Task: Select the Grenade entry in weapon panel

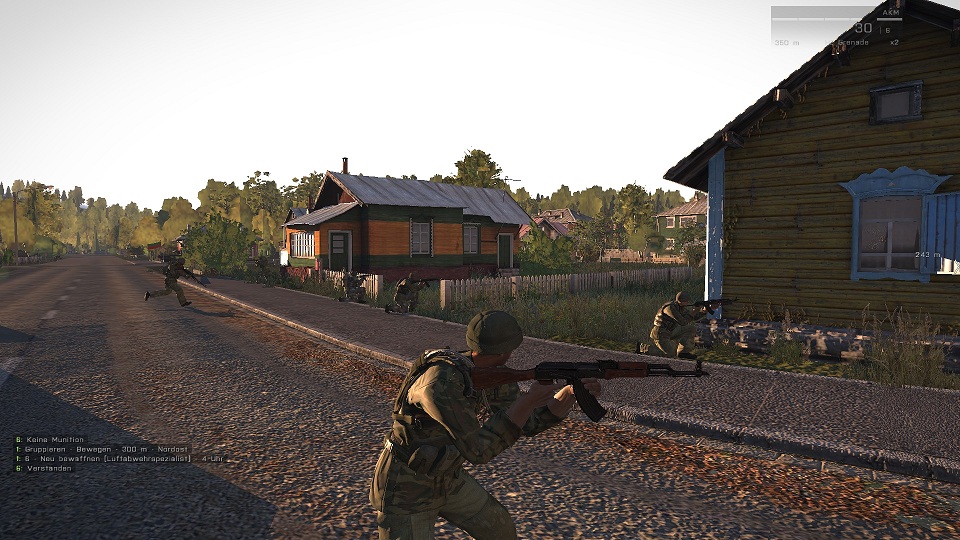Action: 852,42
